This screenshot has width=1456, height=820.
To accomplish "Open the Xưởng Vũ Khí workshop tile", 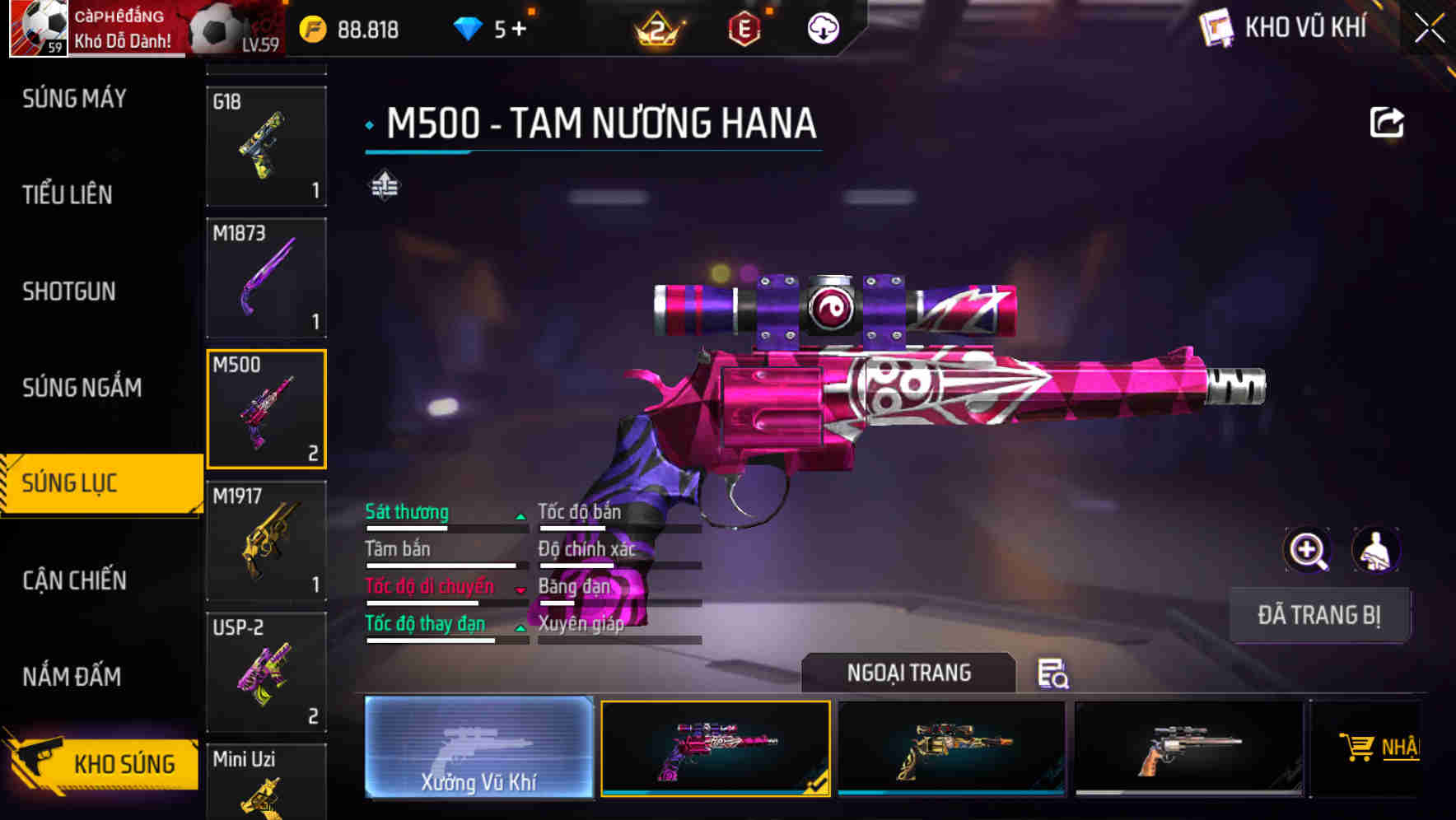I will 478,748.
